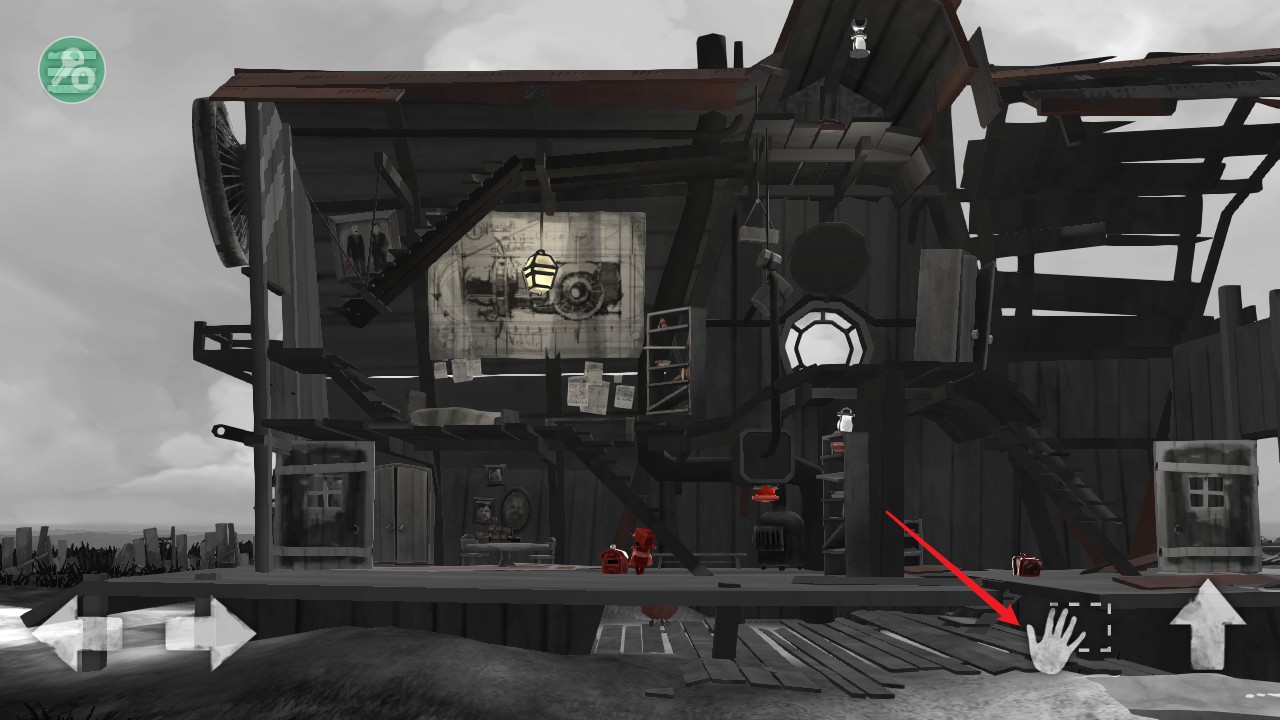
Task: Tap the up arrow jump button
Action: coord(1208,625)
